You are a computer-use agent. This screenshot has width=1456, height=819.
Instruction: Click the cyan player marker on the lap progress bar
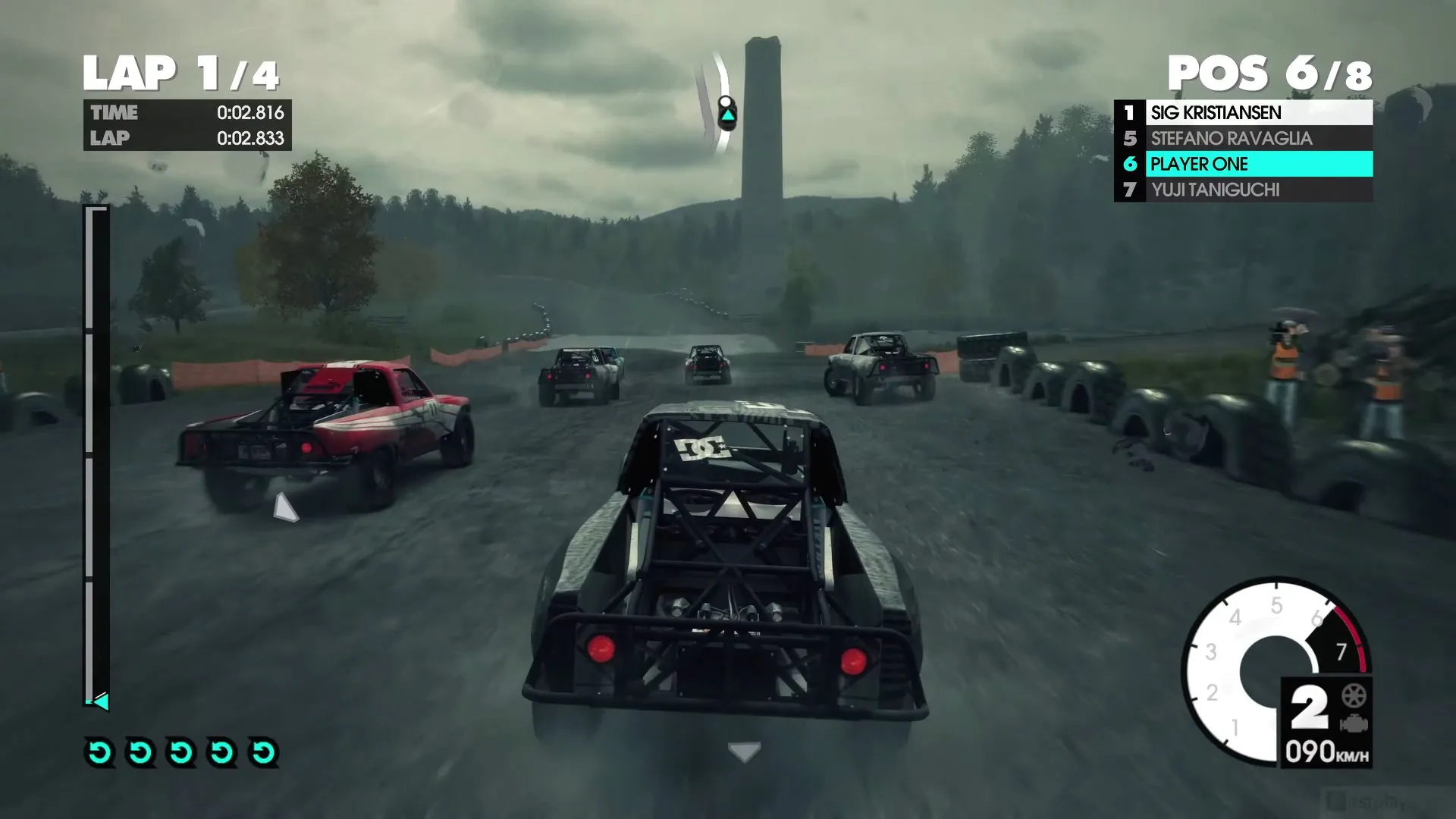coord(101,701)
